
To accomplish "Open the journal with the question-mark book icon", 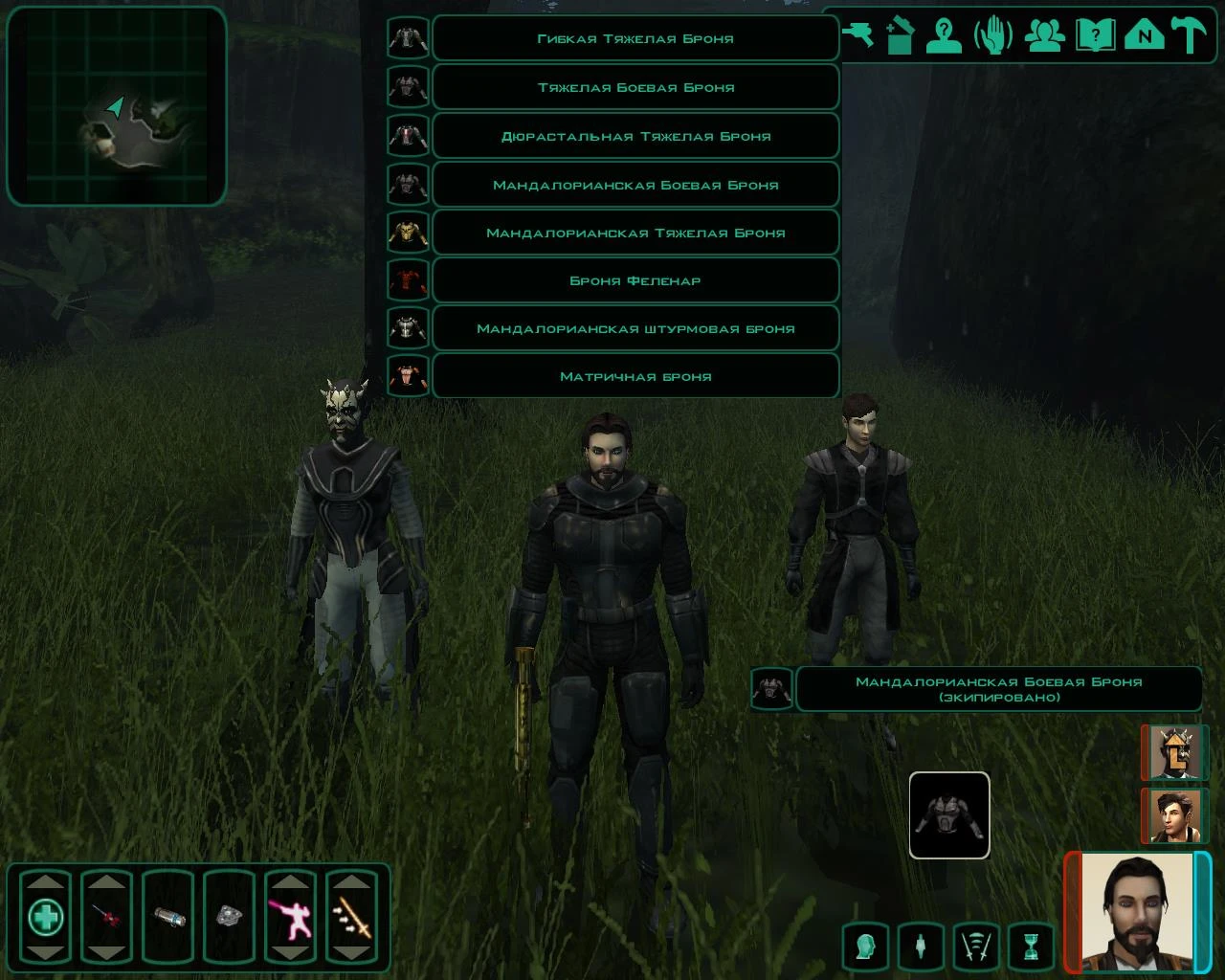I will point(1094,36).
